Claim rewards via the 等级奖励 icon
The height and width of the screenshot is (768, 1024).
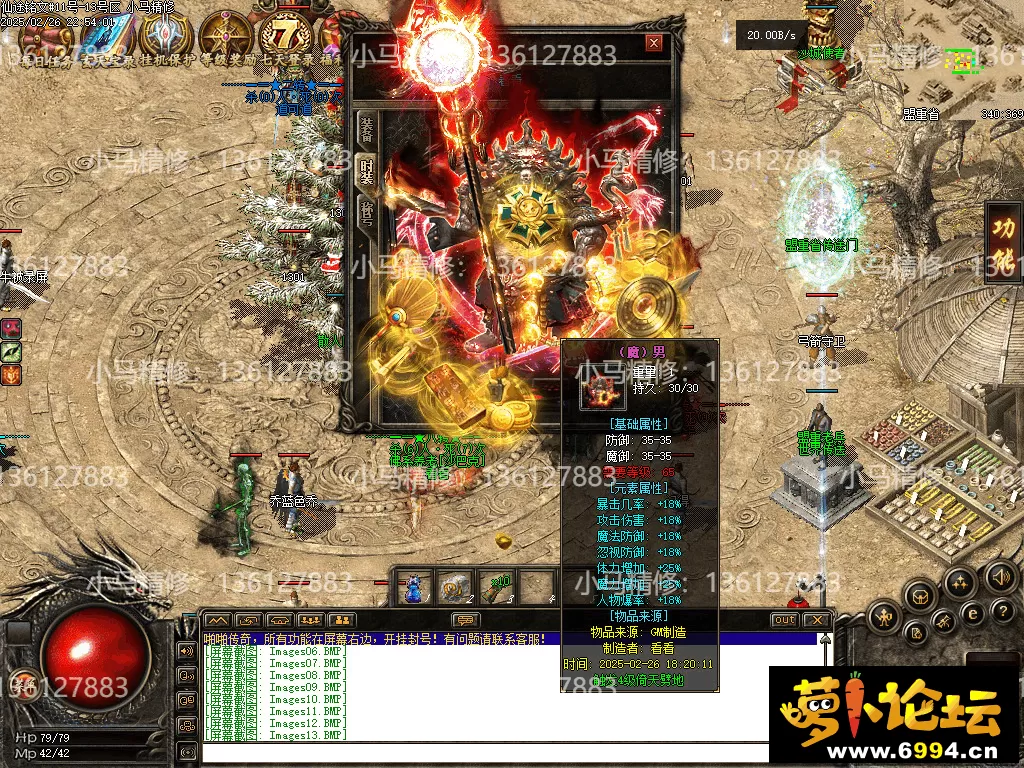pos(224,38)
